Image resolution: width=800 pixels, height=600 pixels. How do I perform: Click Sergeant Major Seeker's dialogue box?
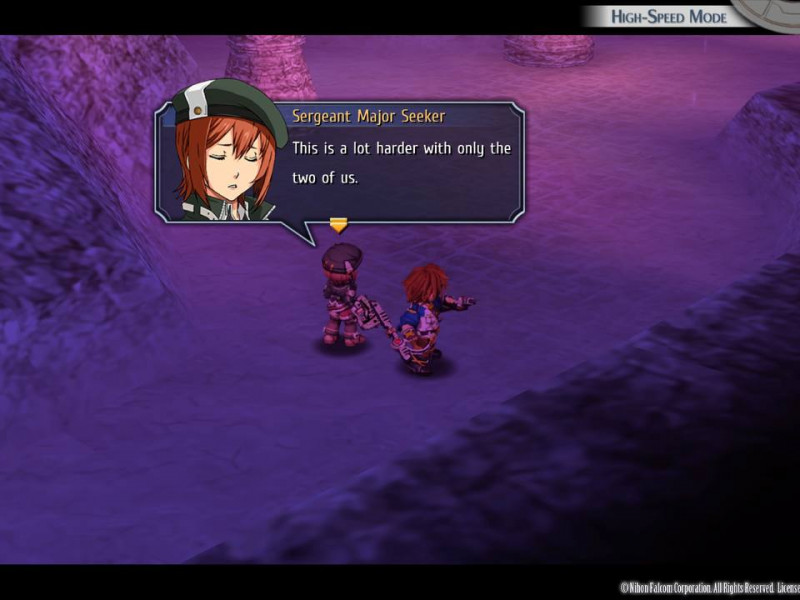pyautogui.click(x=400, y=162)
